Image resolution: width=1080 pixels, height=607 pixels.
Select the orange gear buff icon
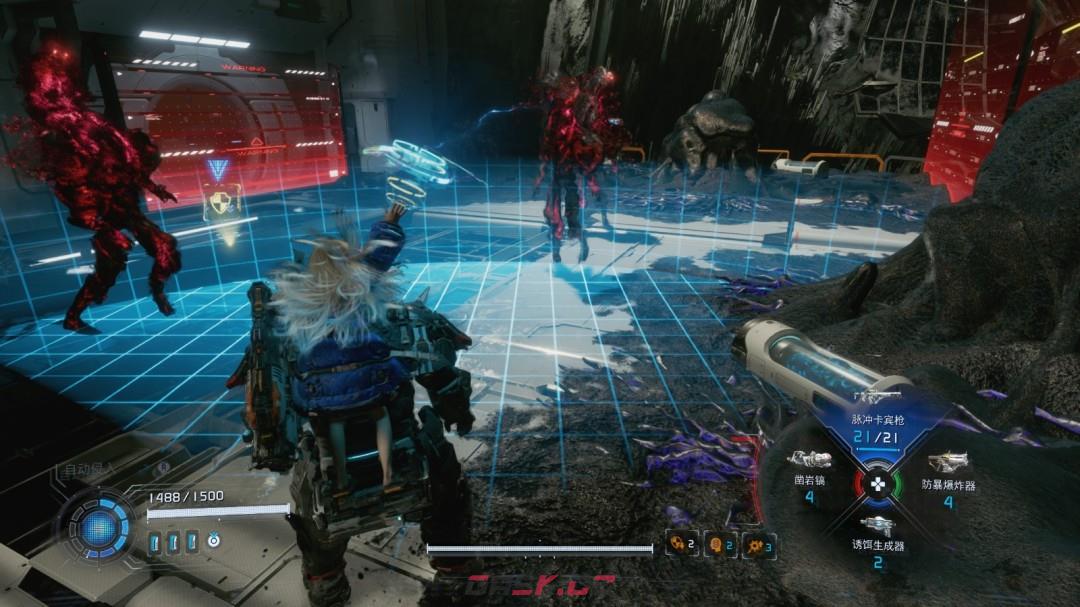pos(757,545)
